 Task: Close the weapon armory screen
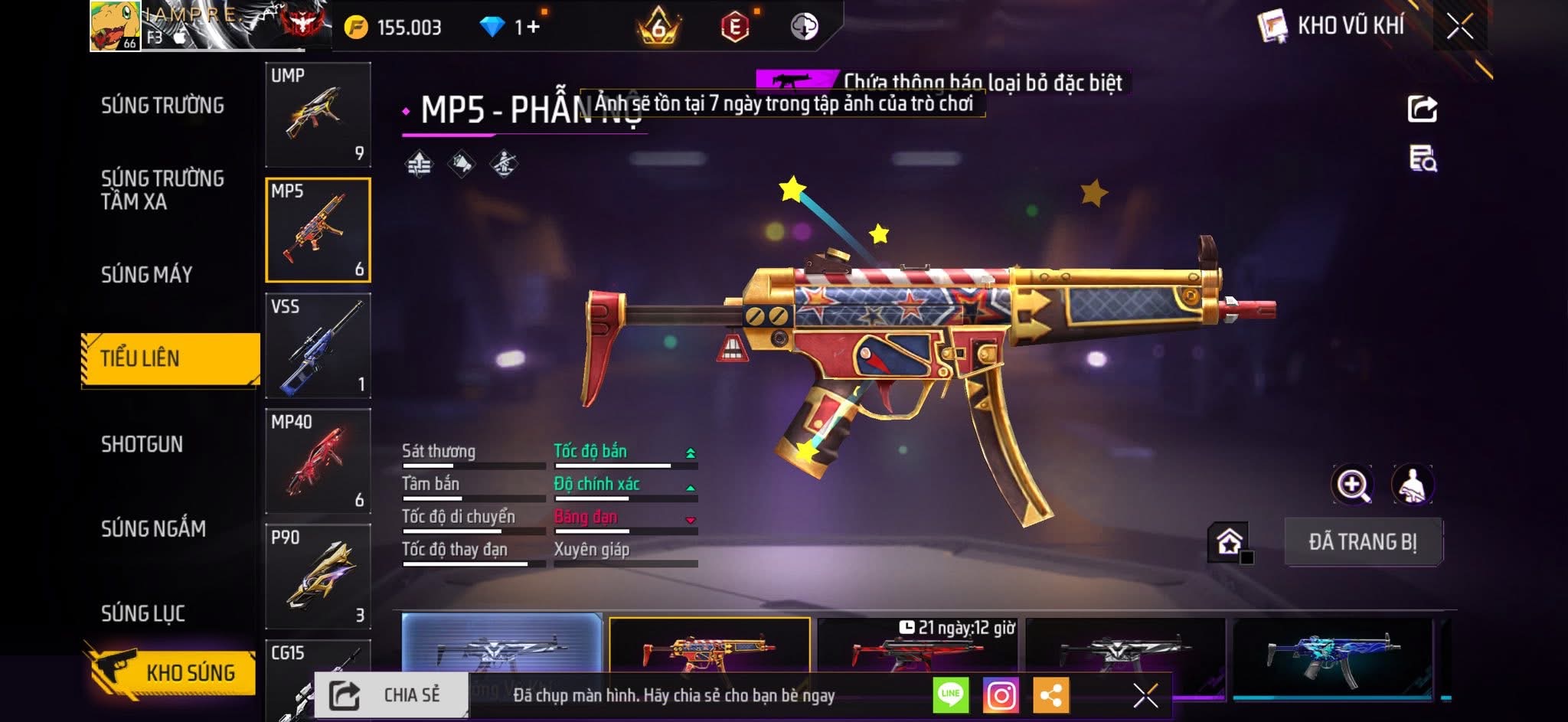[x=1459, y=27]
